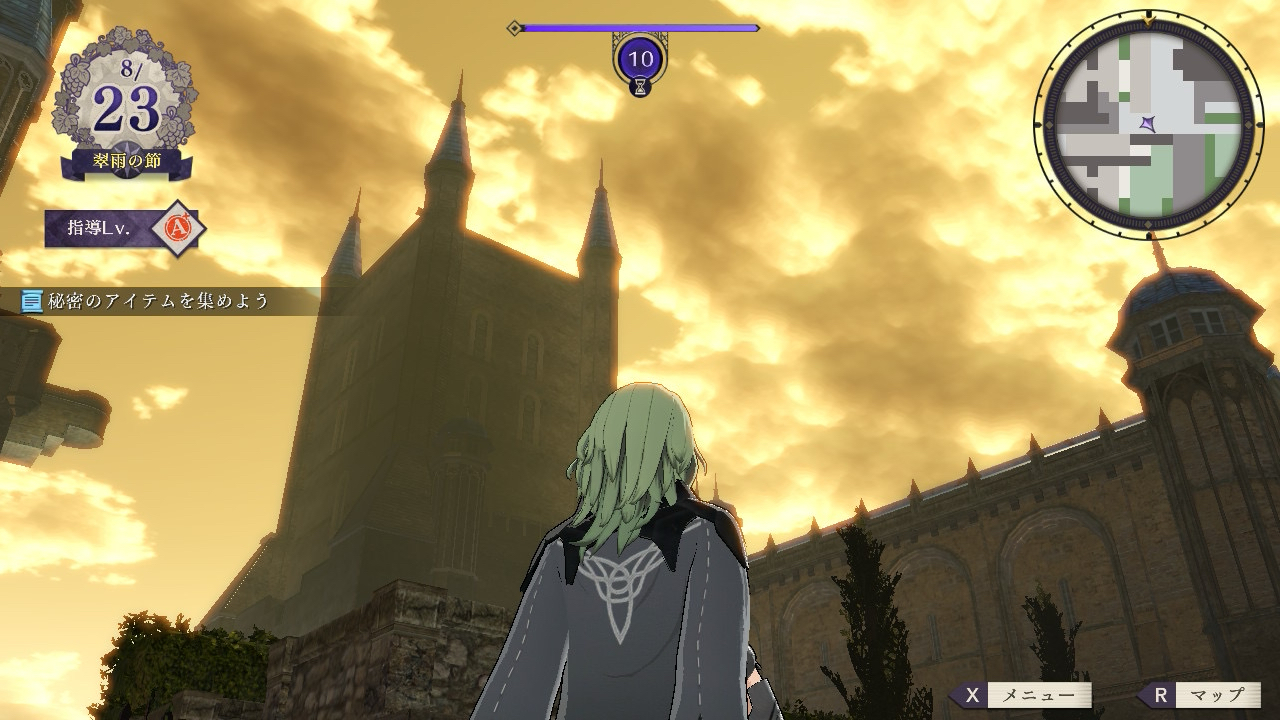Click the activity points 10 orb

[x=640, y=59]
